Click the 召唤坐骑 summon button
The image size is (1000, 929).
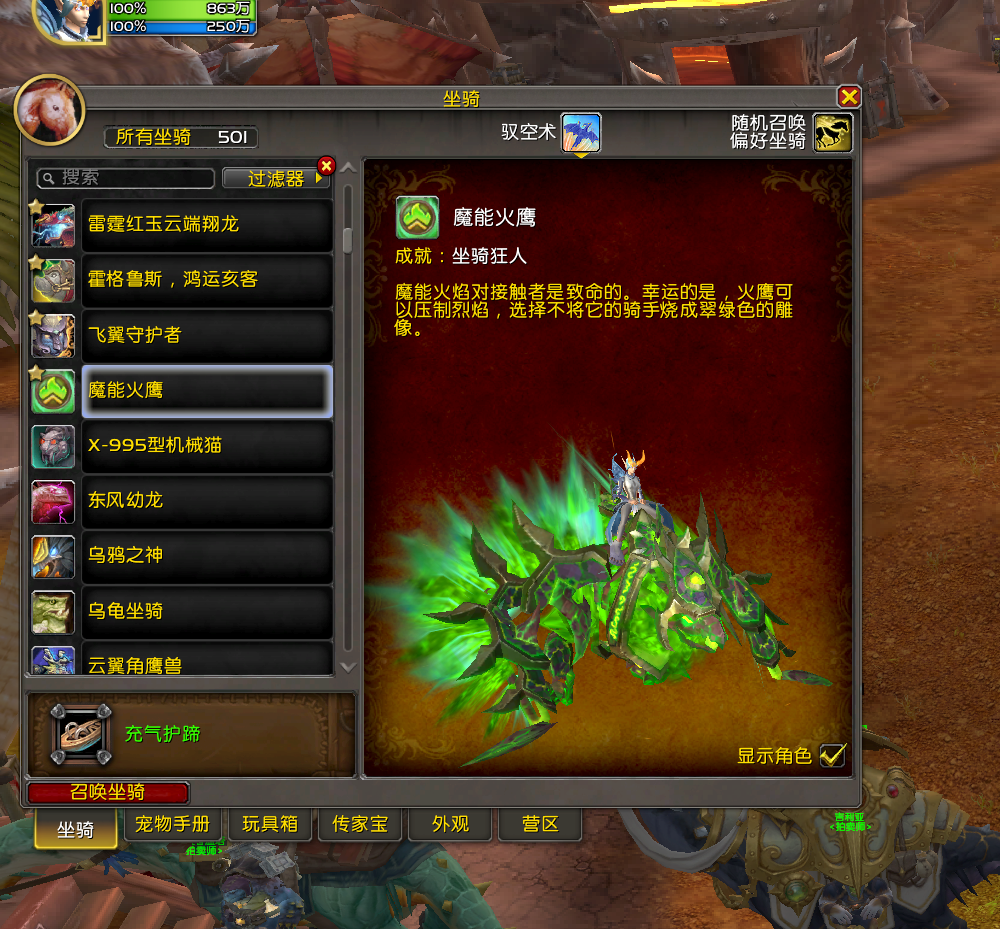click(108, 793)
